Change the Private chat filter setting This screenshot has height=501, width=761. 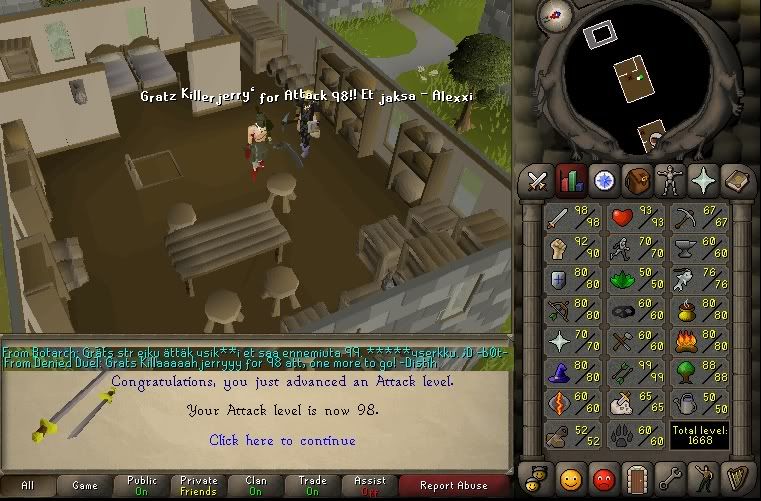coord(199,486)
